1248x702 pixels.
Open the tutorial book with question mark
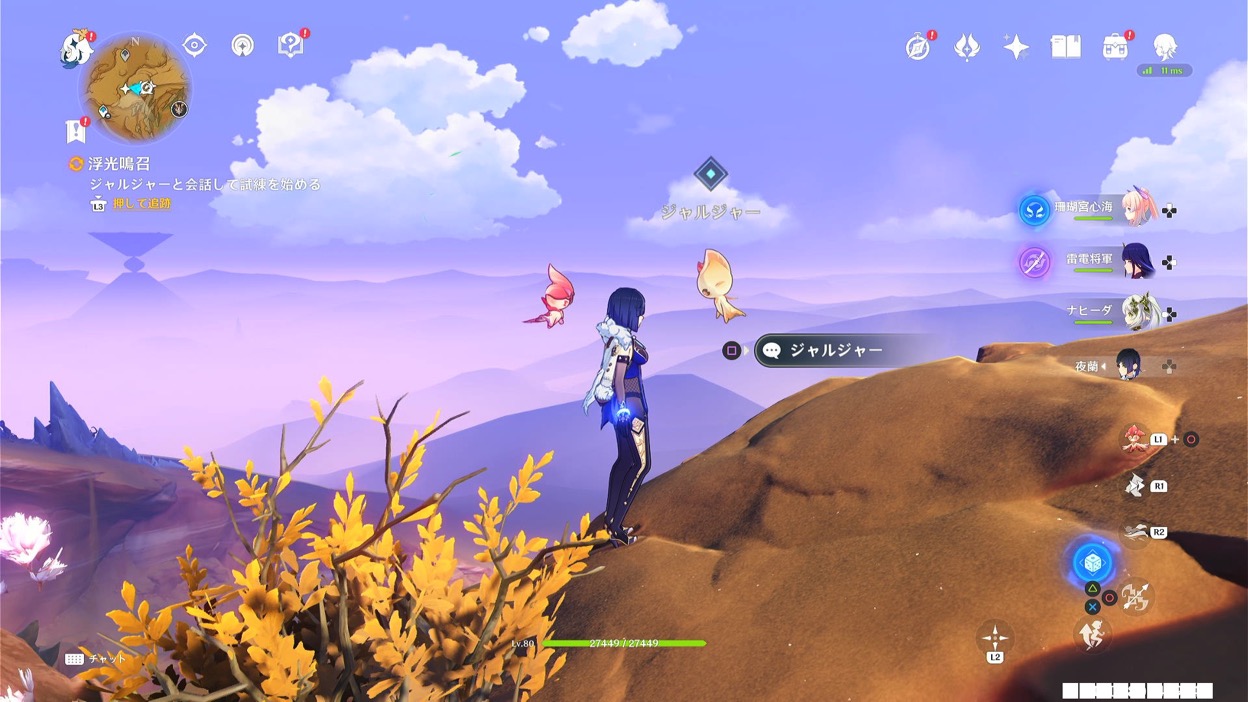pos(290,45)
